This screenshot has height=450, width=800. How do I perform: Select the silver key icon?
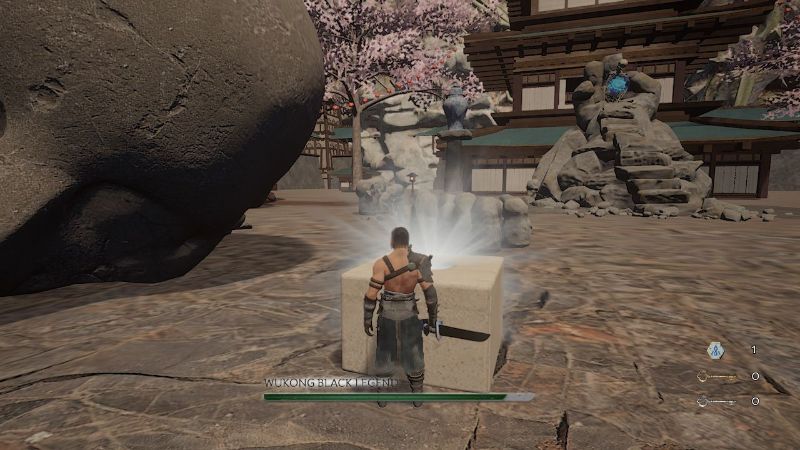click(x=716, y=401)
